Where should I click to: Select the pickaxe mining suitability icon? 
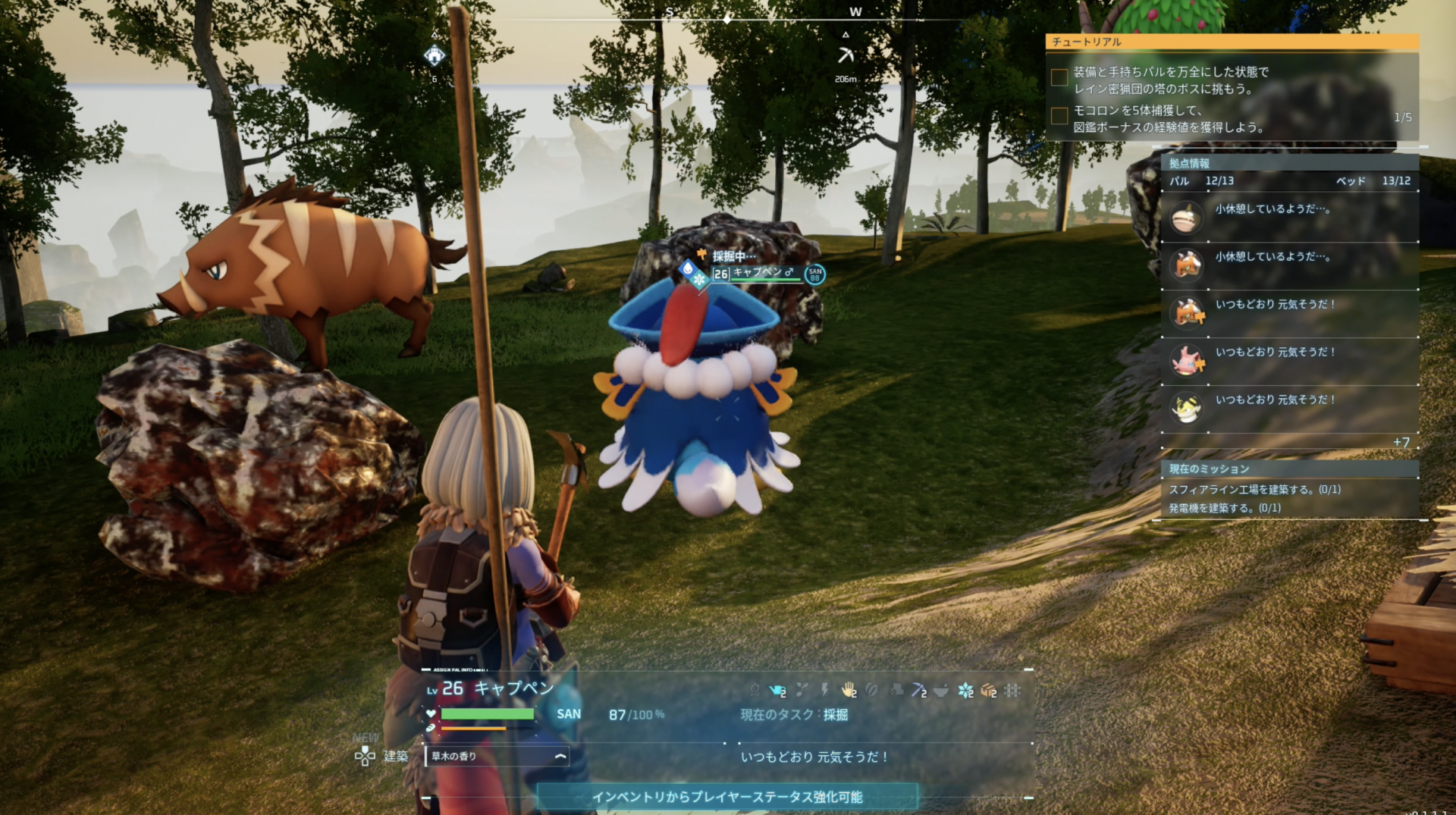click(x=918, y=690)
